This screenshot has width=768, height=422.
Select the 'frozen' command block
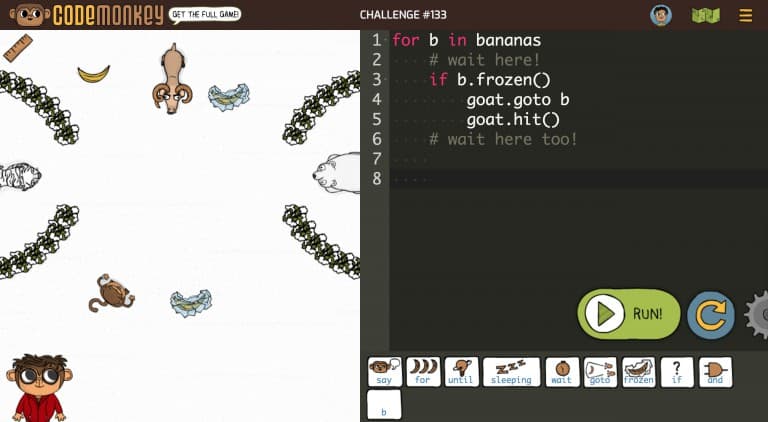638,372
